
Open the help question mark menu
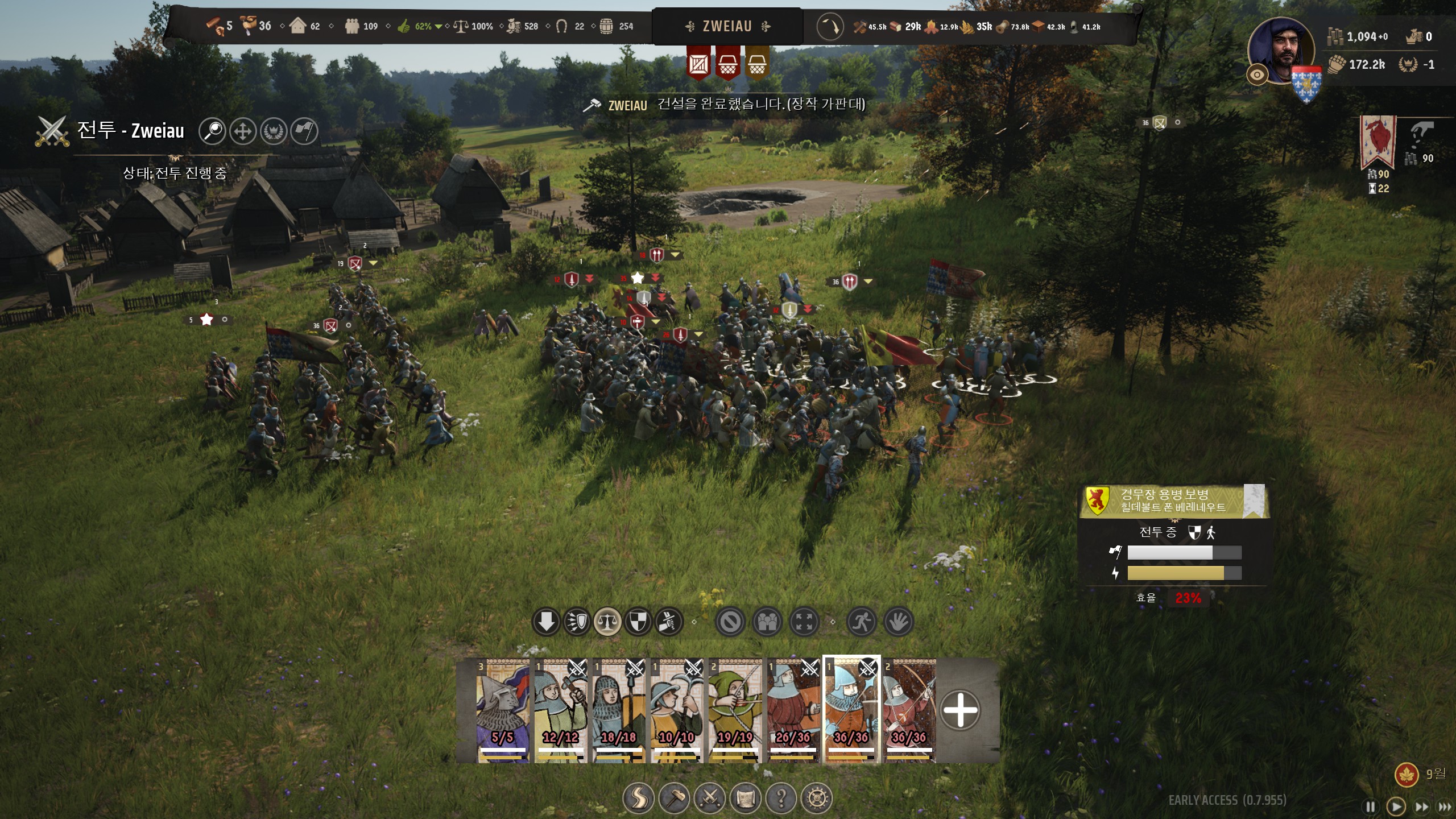[781, 799]
